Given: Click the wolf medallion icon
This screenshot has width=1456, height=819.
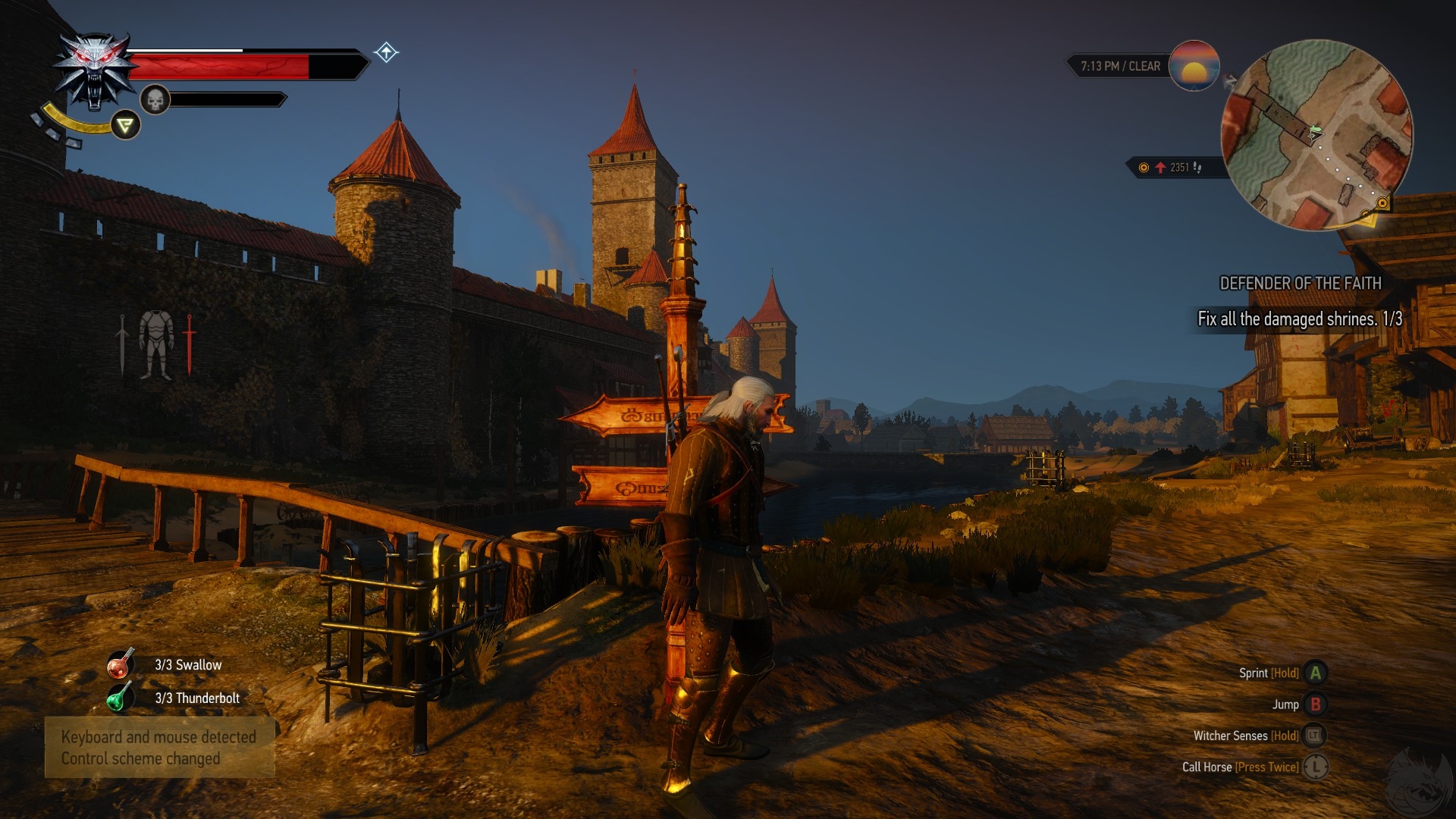Looking at the screenshot, I should point(94,71).
